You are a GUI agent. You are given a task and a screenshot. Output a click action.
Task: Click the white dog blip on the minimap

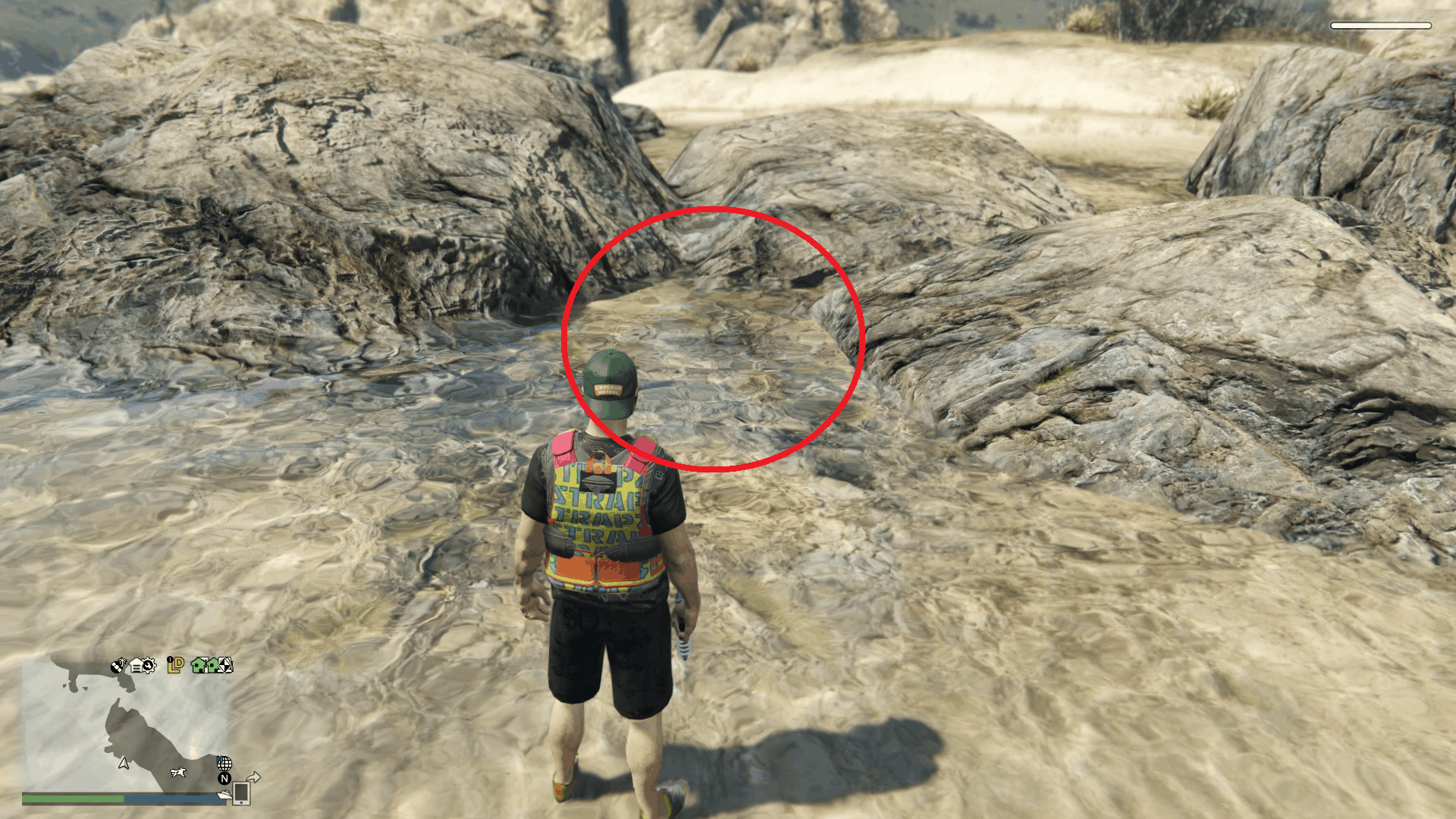click(177, 773)
